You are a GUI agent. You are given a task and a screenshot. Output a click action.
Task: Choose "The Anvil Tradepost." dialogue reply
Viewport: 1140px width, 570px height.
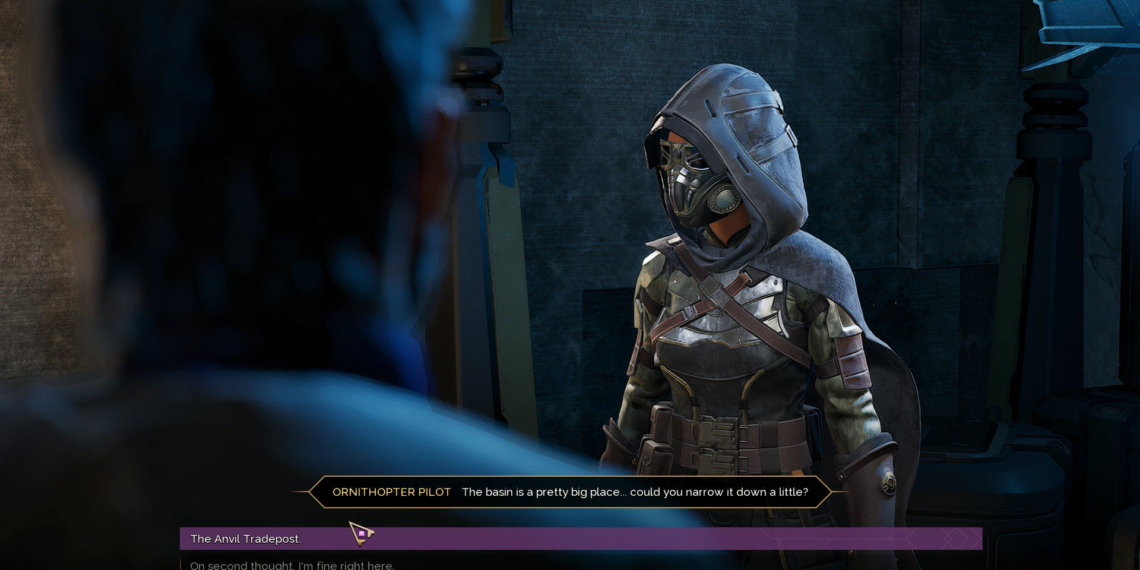(x=246, y=539)
